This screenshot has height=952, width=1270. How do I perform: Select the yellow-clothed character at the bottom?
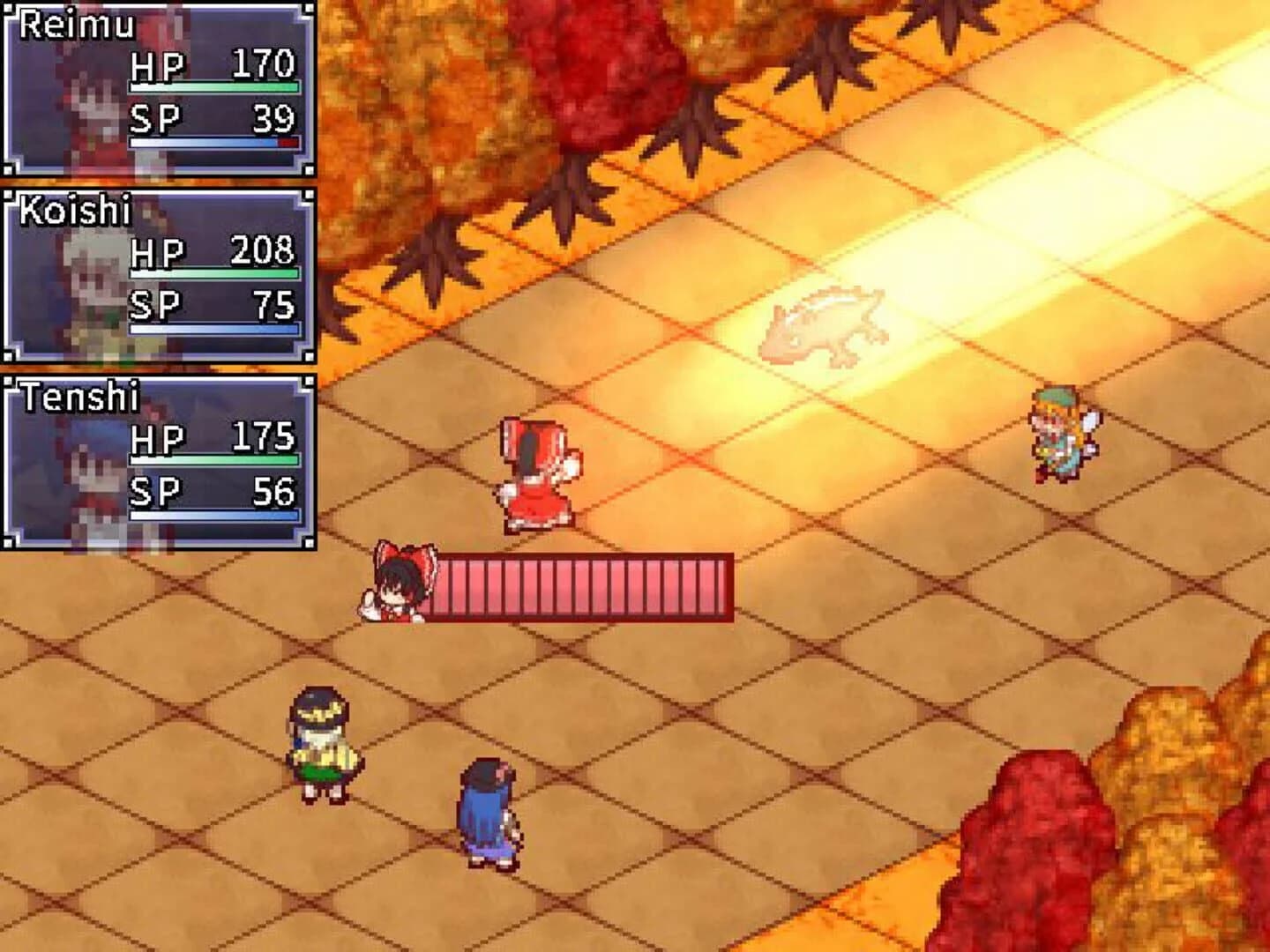coord(322,745)
